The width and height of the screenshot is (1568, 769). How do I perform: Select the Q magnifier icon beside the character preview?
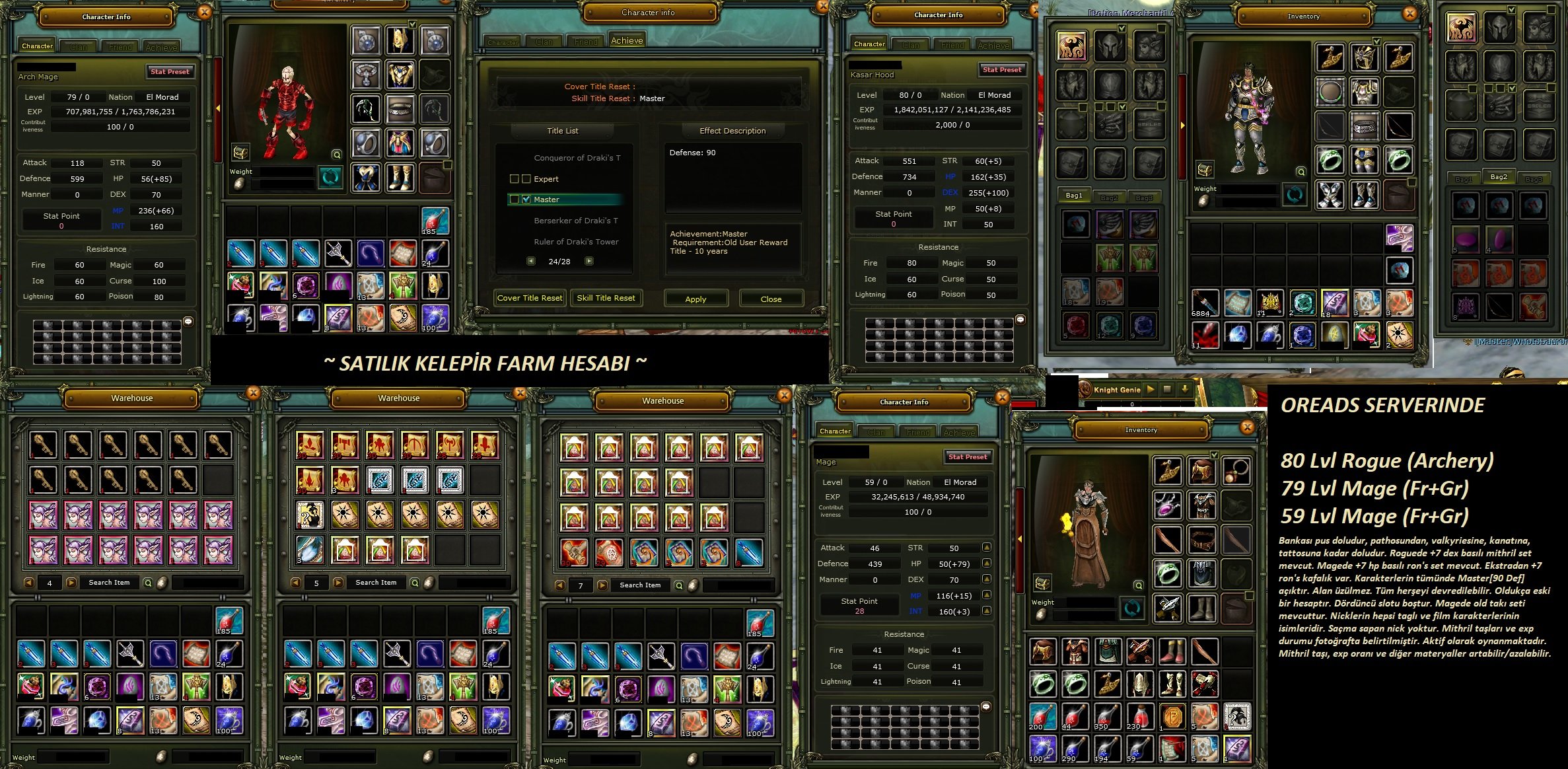337,154
